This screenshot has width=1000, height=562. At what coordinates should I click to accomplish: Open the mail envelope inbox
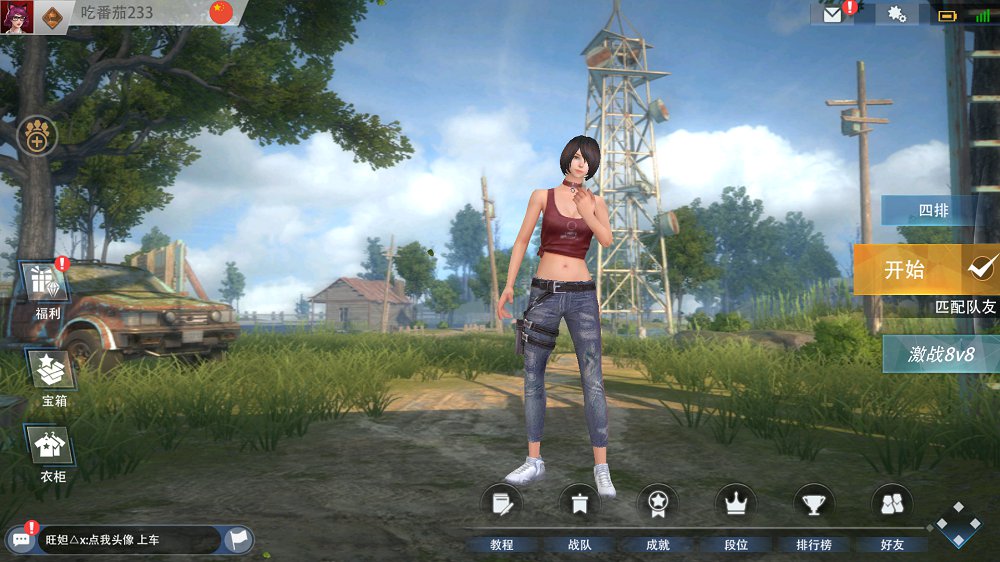point(832,14)
